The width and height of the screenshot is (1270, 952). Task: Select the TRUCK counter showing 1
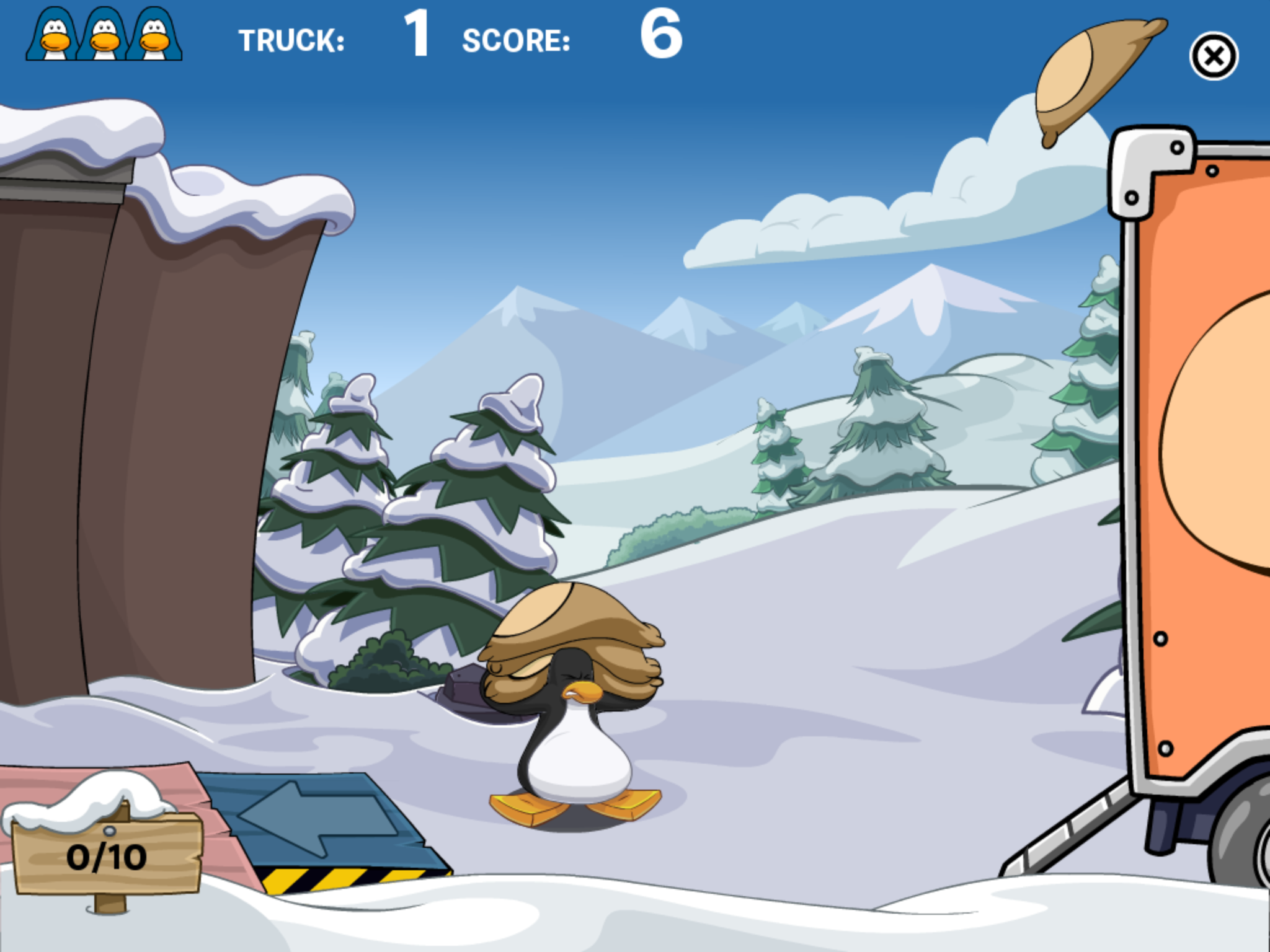(x=417, y=37)
